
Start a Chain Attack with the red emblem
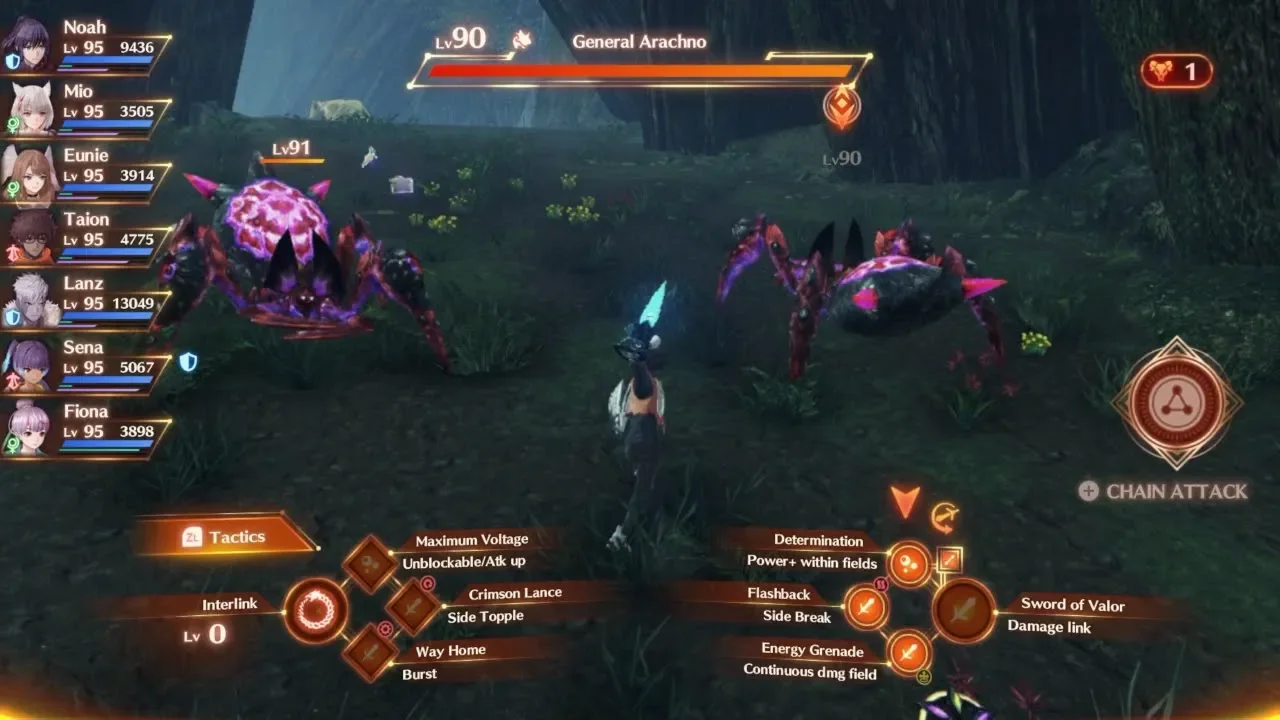click(1177, 403)
